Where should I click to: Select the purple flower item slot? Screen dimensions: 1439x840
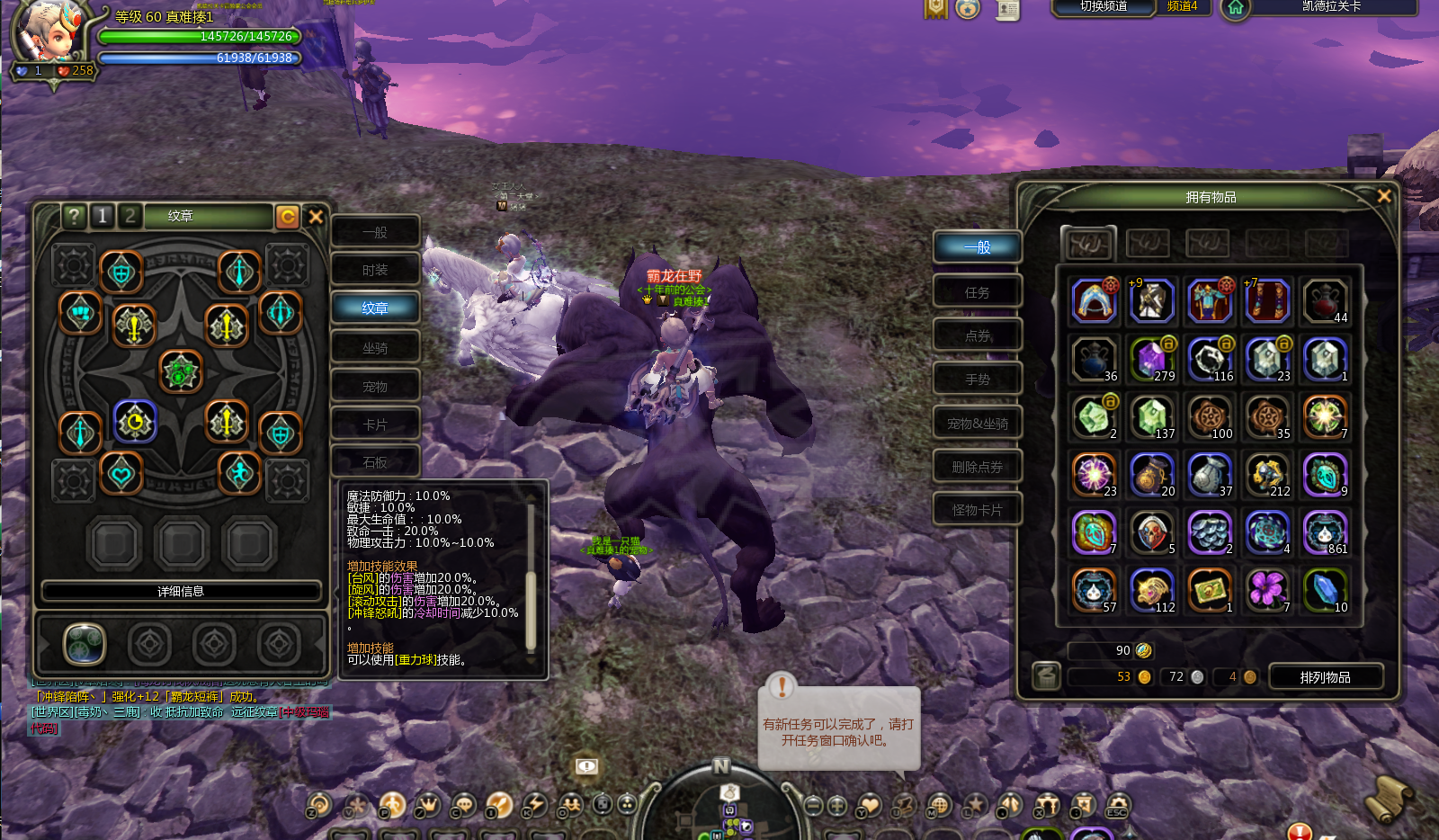[x=1267, y=590]
